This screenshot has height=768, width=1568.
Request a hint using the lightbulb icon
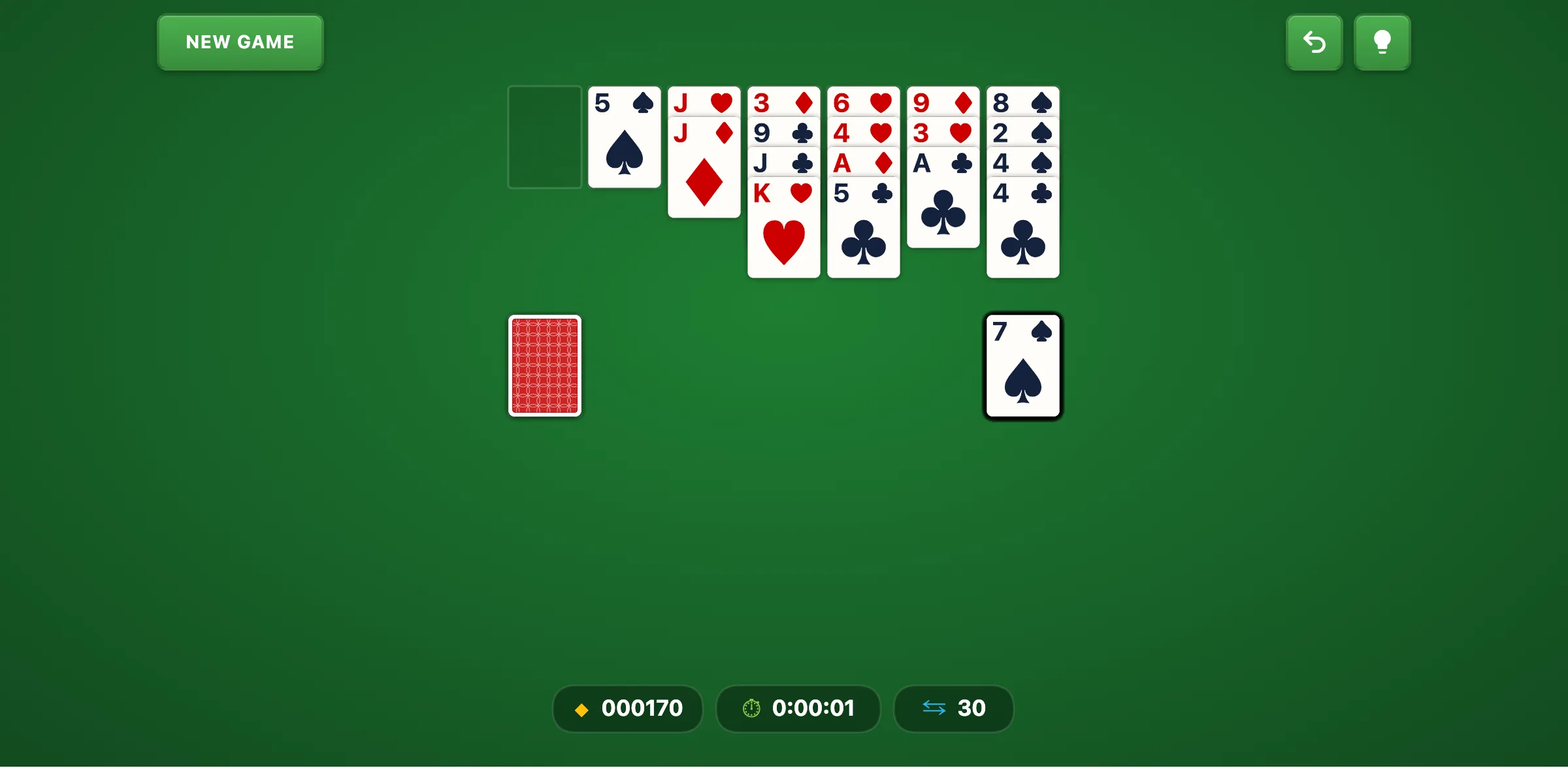[x=1382, y=42]
